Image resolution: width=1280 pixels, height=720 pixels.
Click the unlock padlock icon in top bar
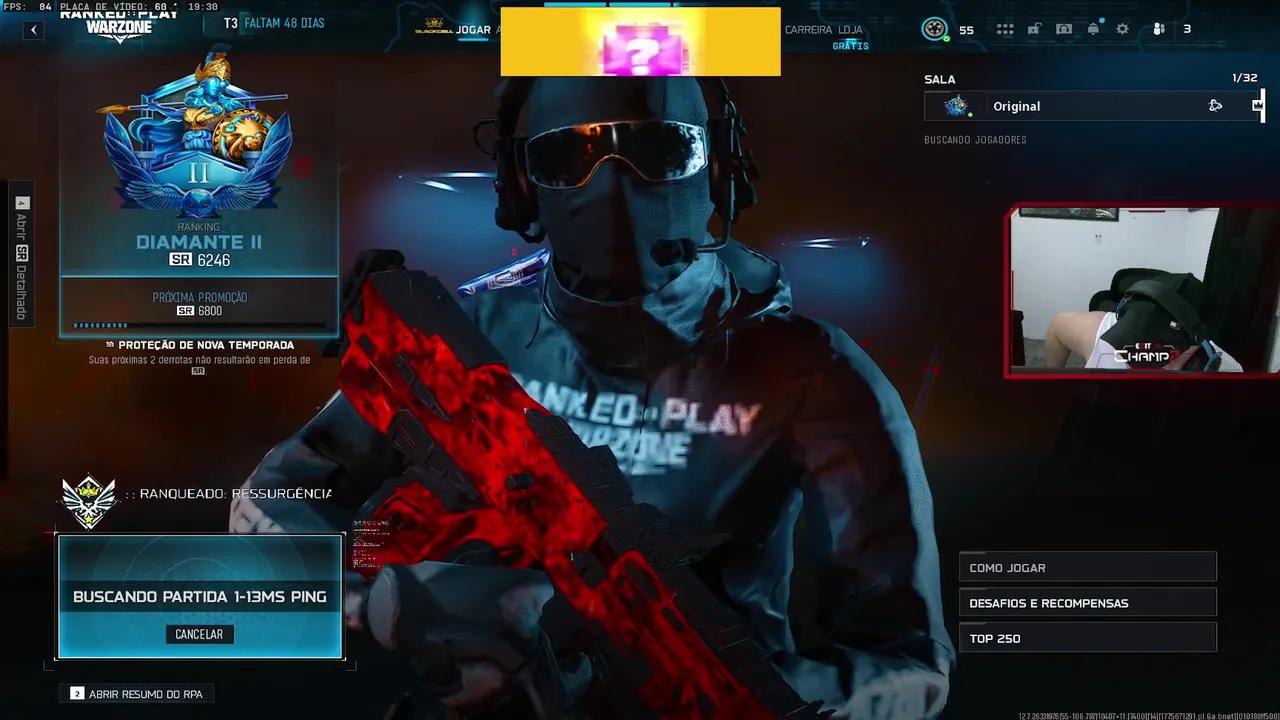pos(1035,29)
